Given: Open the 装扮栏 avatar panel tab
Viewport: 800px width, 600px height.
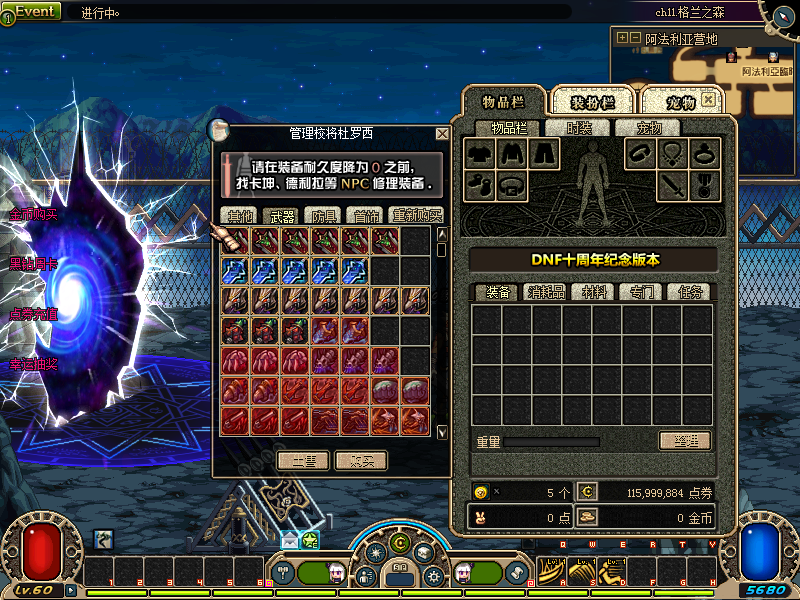Looking at the screenshot, I should point(592,102).
